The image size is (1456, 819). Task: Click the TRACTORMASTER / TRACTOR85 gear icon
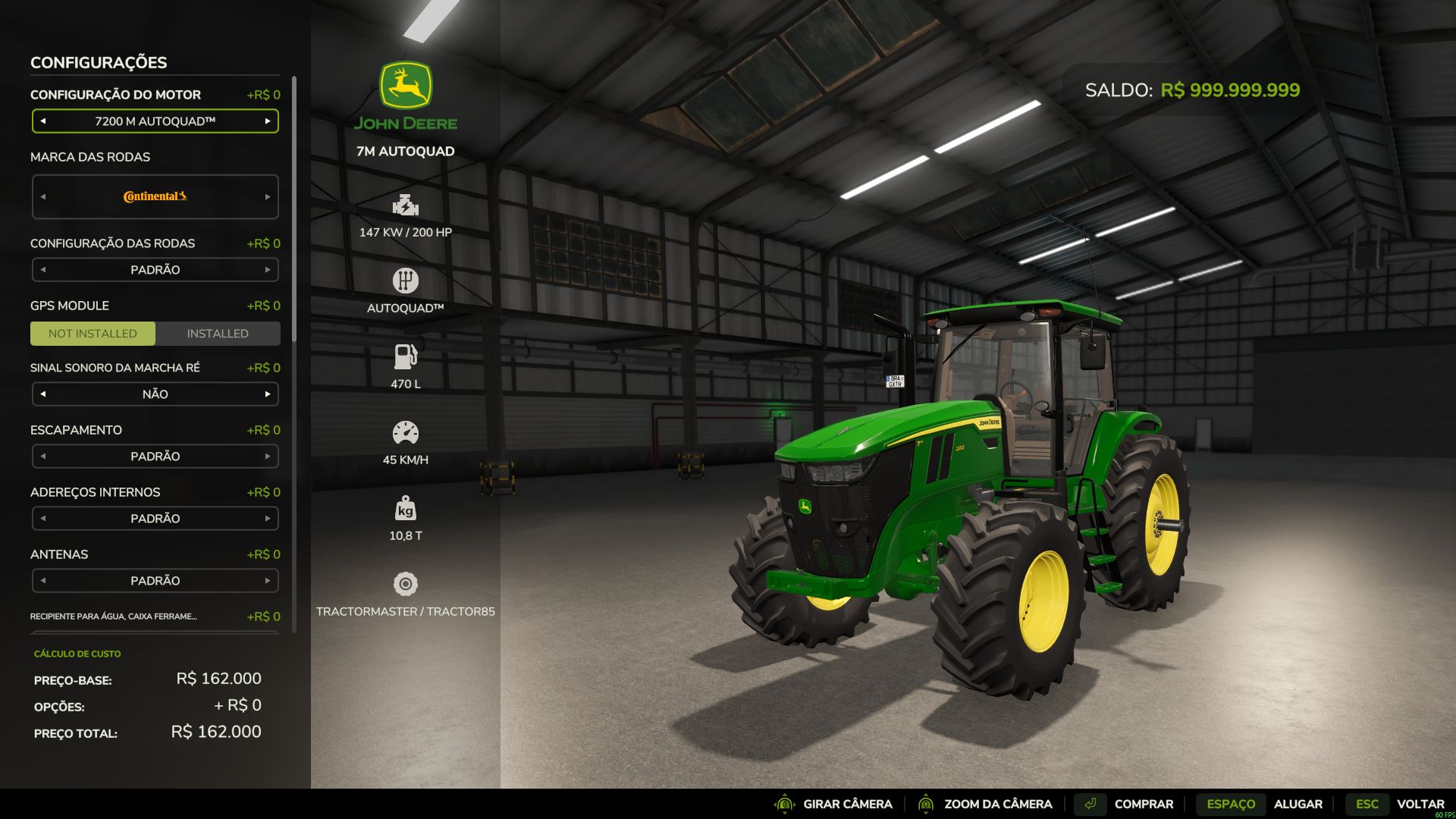tap(406, 584)
